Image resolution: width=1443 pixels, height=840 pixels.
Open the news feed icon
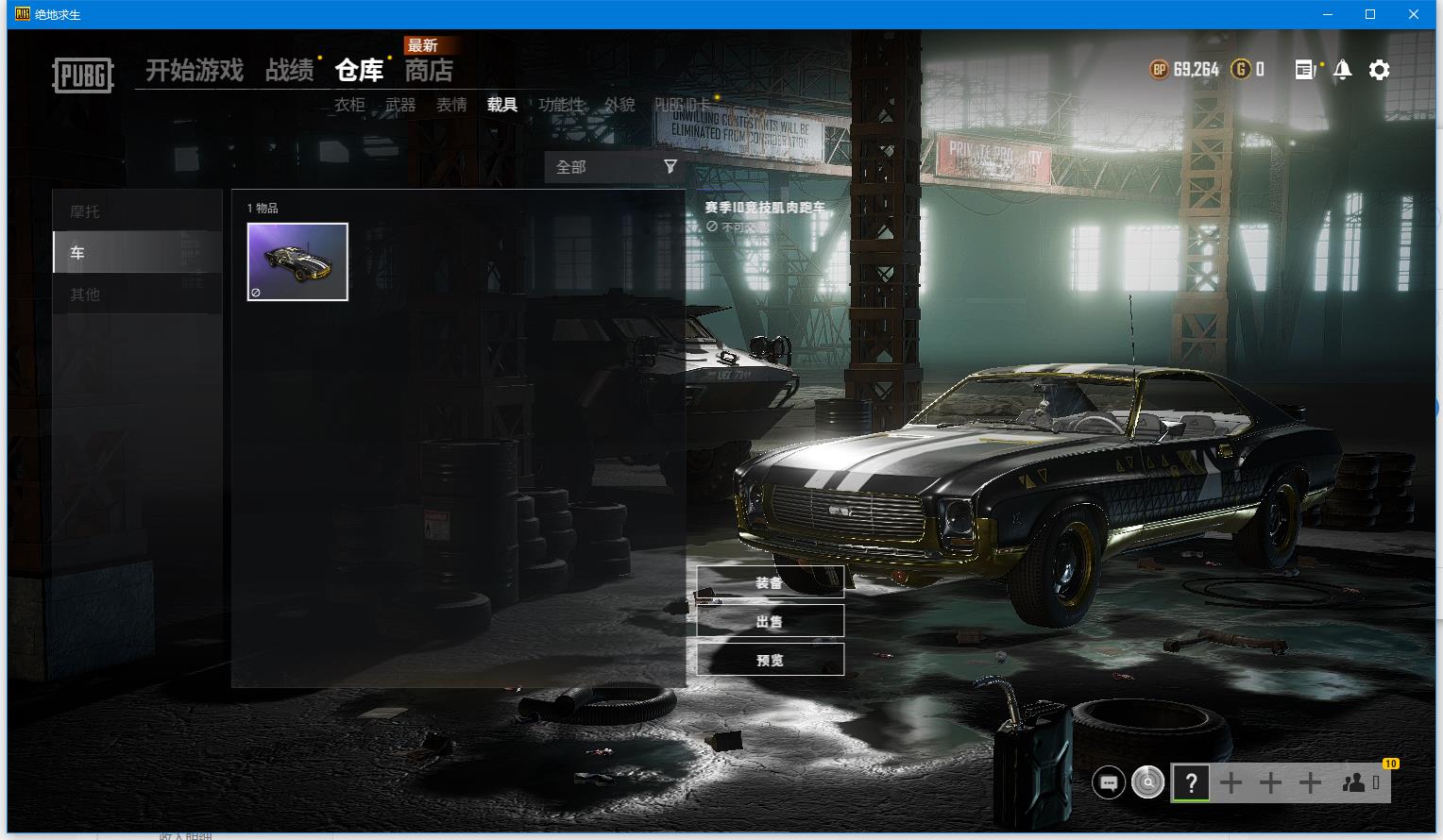(x=1305, y=70)
